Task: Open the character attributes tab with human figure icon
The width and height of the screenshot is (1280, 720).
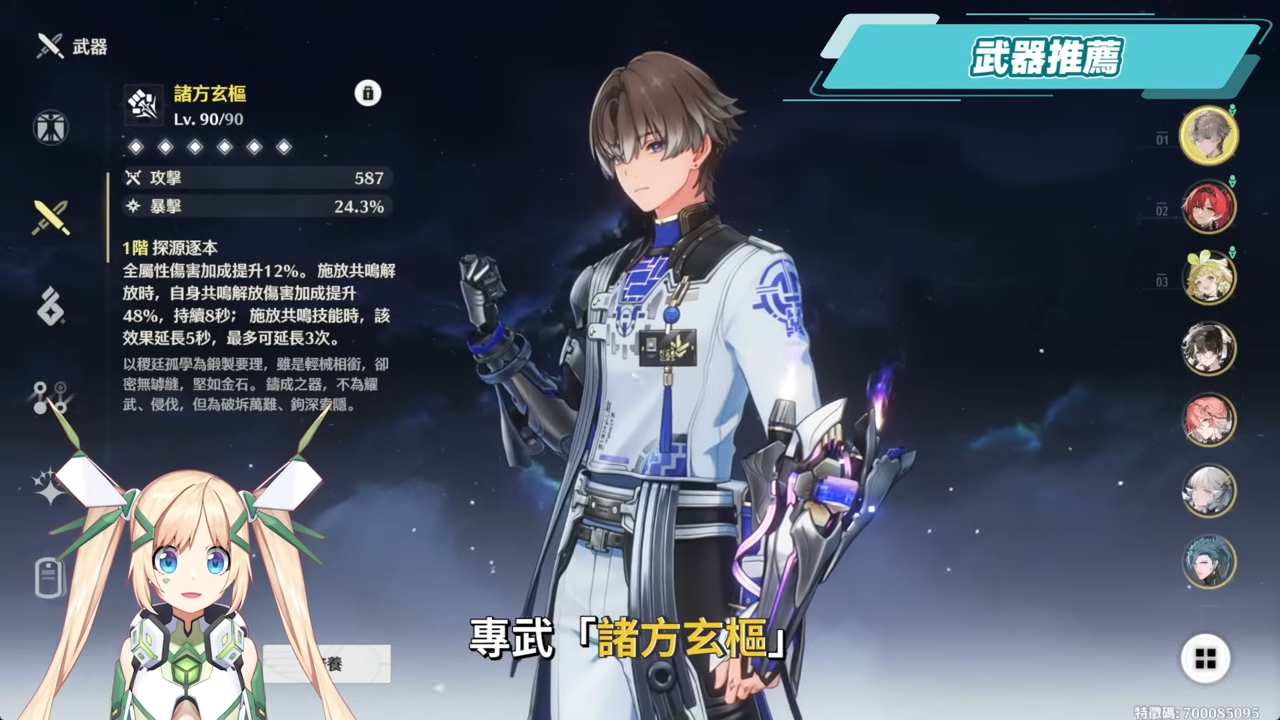Action: point(50,127)
